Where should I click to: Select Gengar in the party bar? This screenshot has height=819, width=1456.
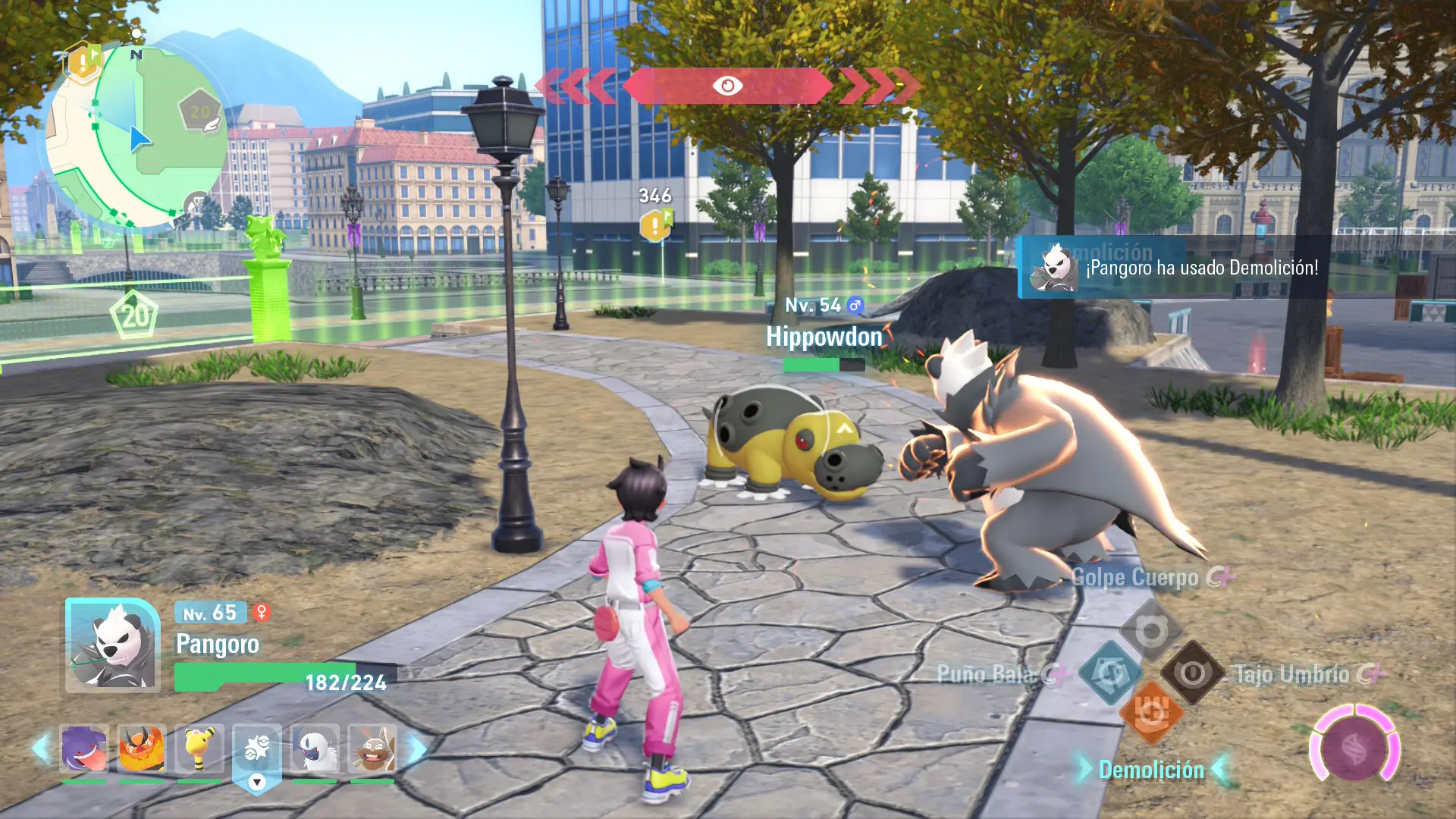[x=83, y=748]
